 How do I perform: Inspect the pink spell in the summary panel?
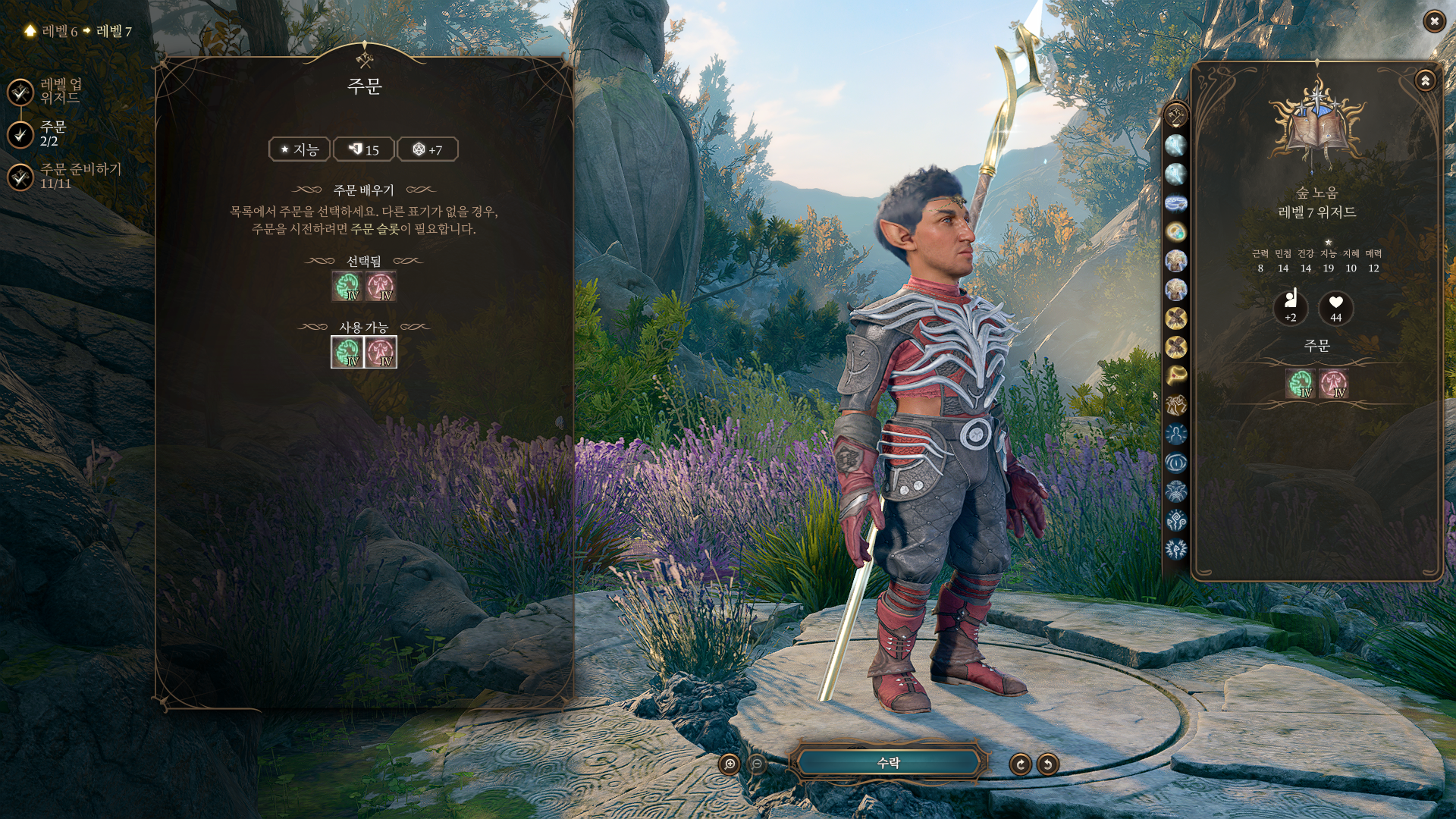1333,384
